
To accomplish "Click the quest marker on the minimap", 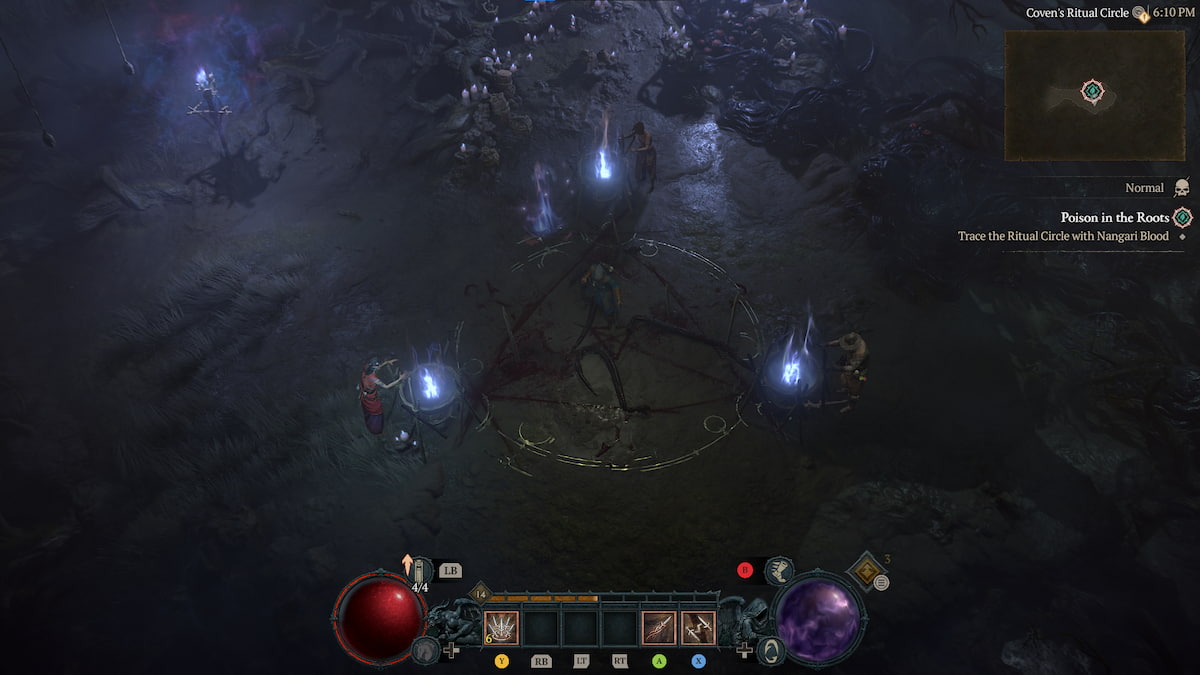I will [x=1093, y=92].
